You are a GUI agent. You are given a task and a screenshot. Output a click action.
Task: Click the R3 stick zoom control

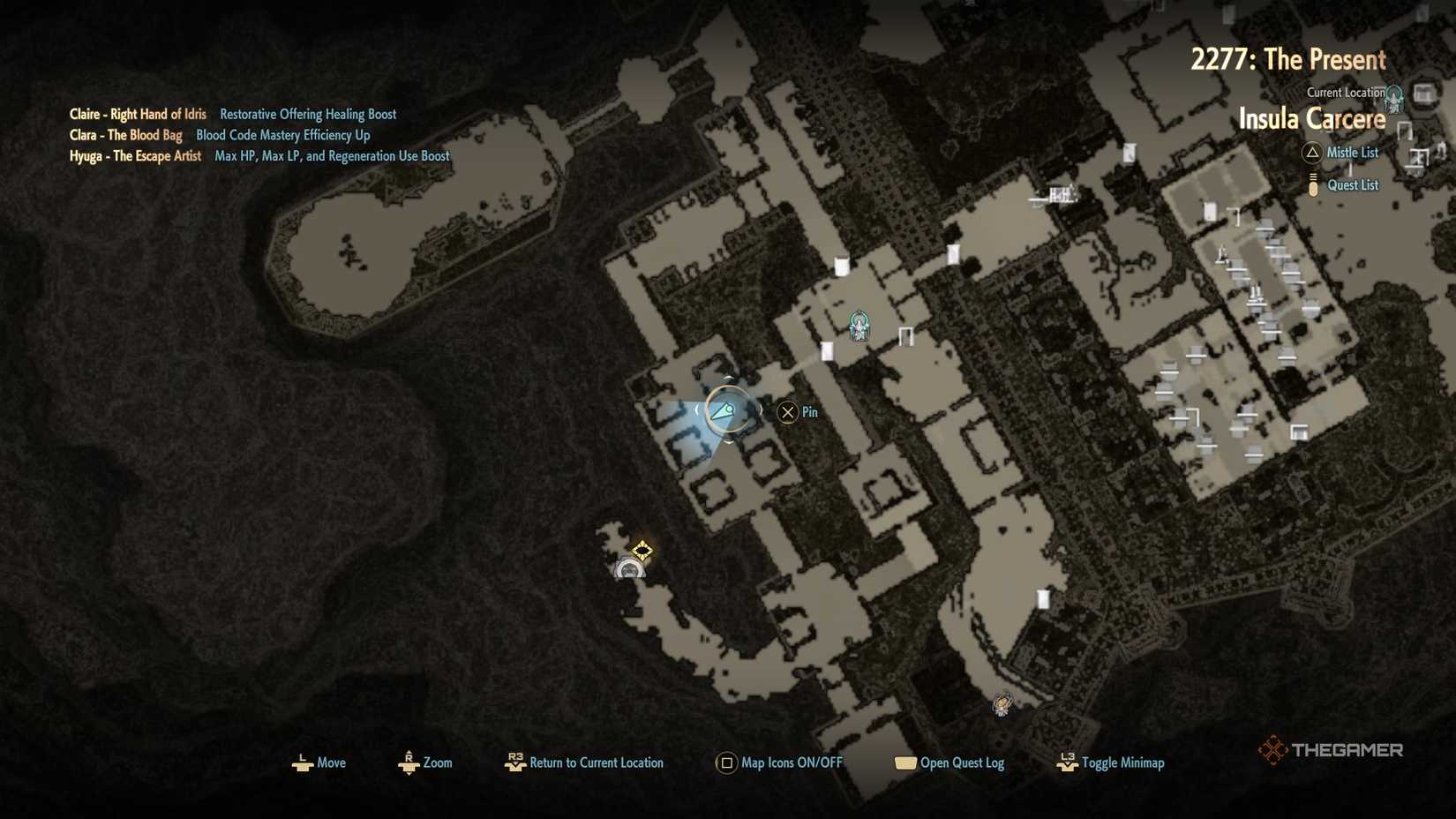pyautogui.click(x=409, y=762)
